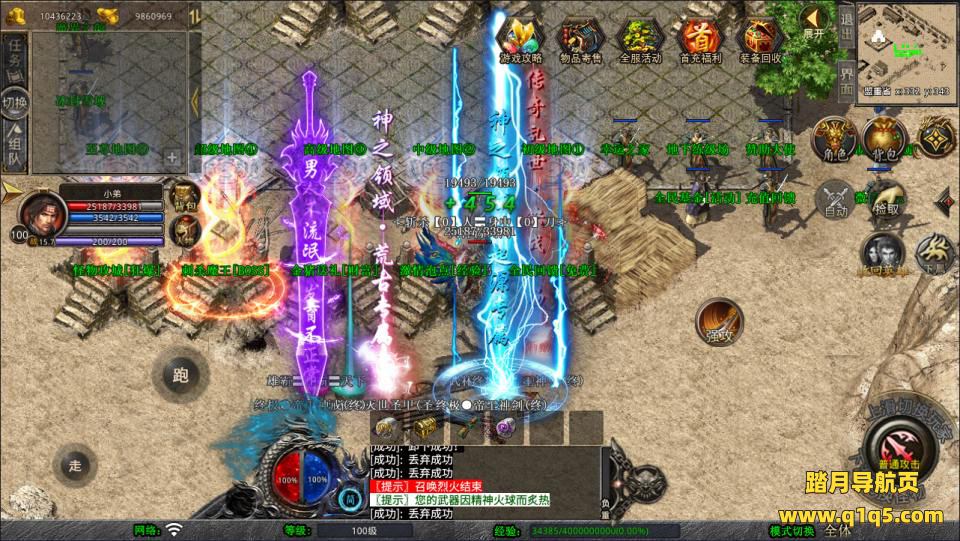
Task: Toggle 自动 auto-combat
Action: pos(836,199)
